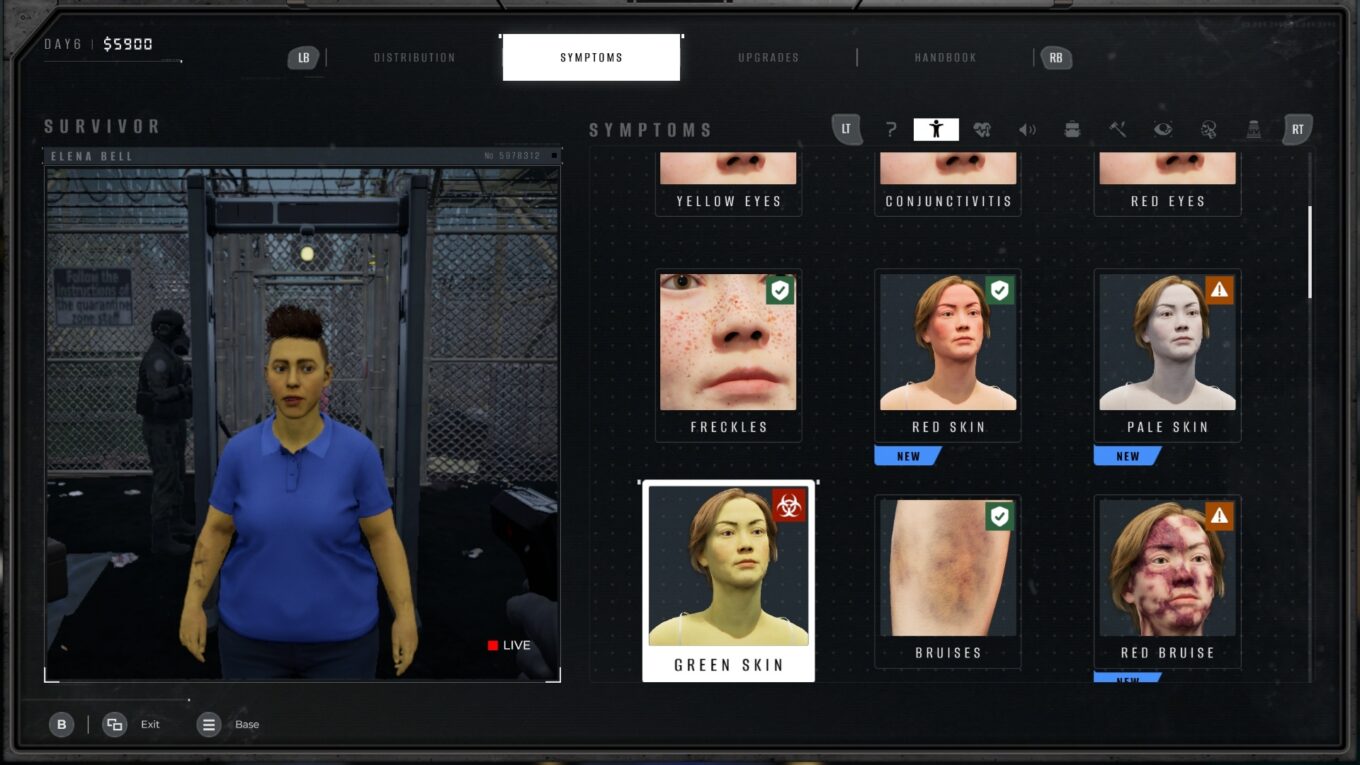
Task: Show the skull category
Action: coord(1208,129)
